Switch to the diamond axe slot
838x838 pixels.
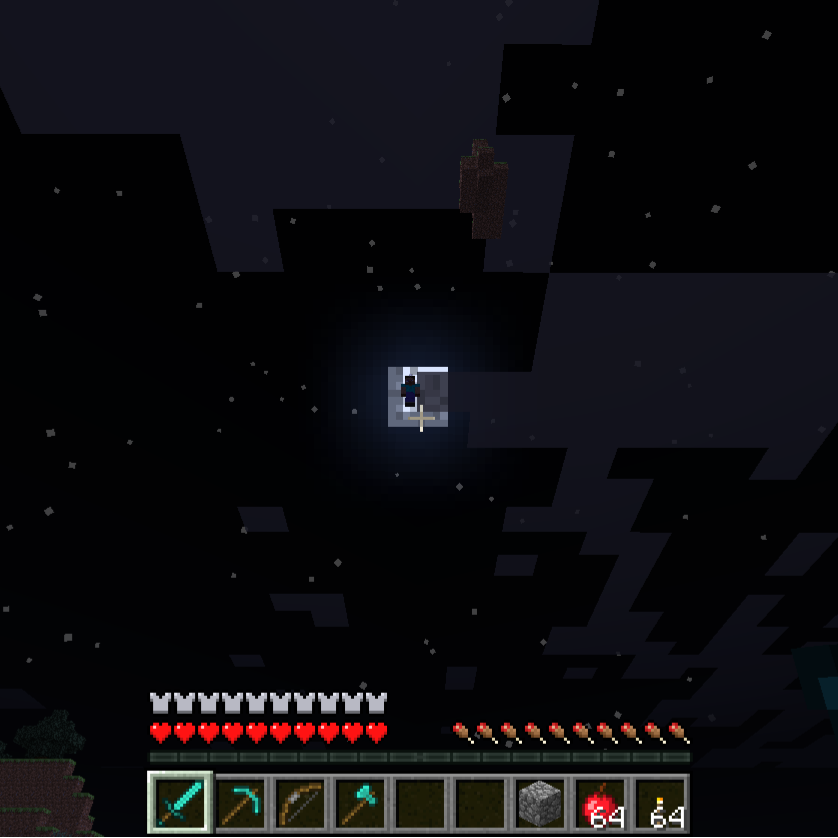coord(360,802)
